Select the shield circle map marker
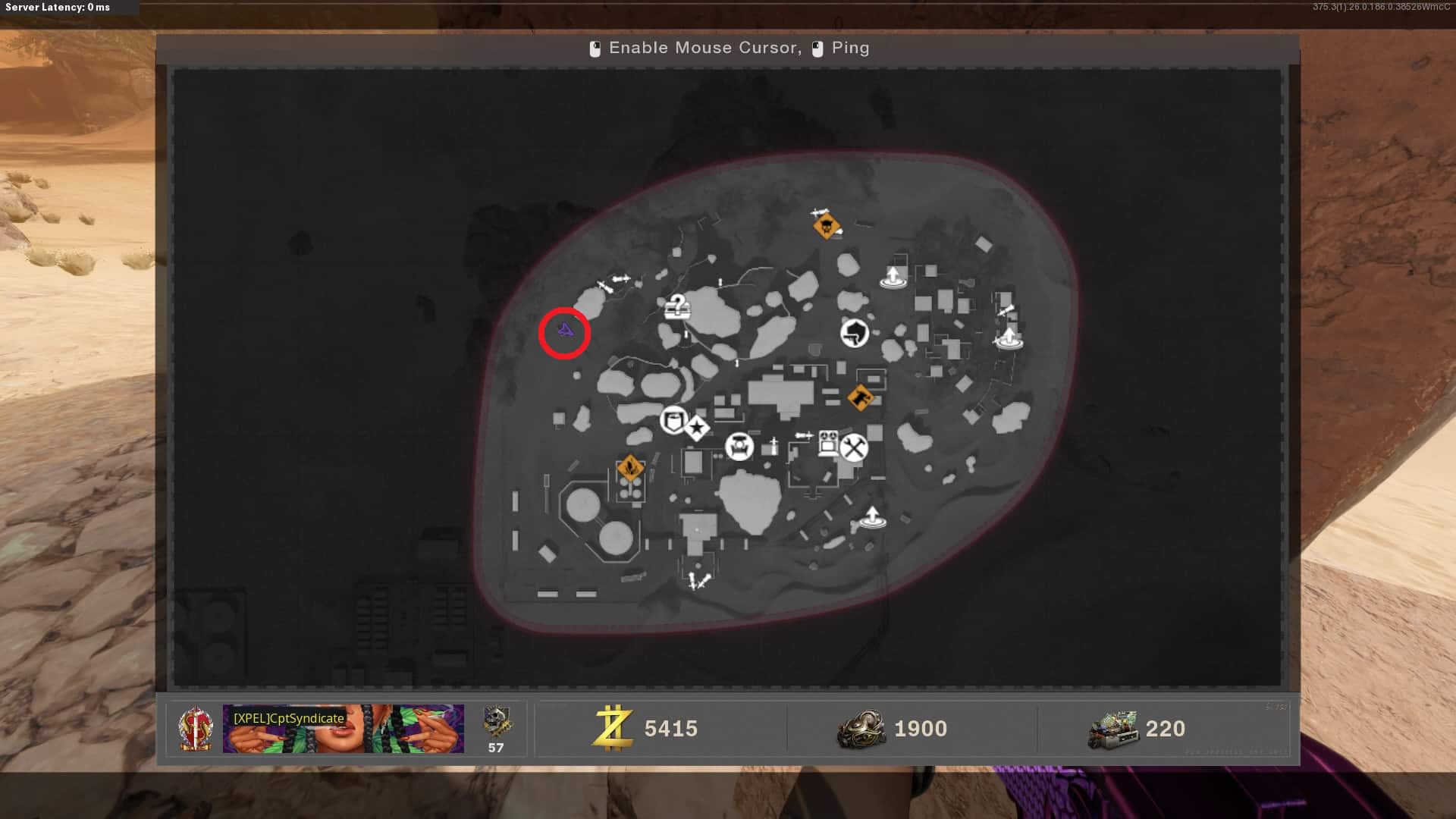The image size is (1456, 819). pyautogui.click(x=673, y=419)
